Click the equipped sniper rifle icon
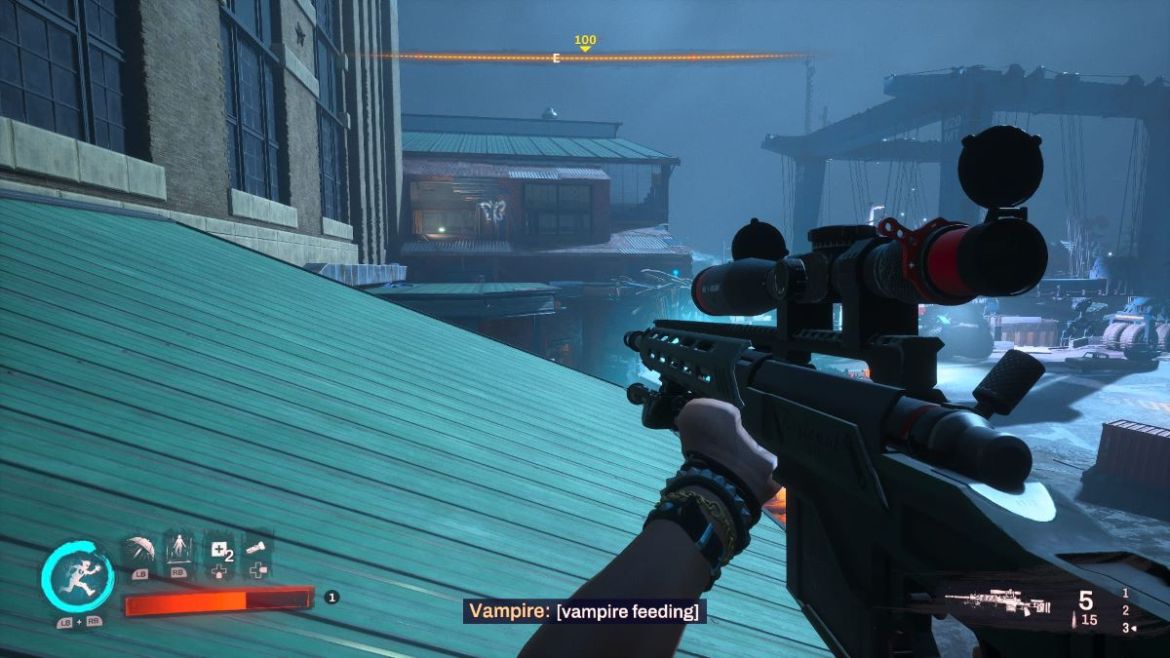The image size is (1170, 658). 996,602
